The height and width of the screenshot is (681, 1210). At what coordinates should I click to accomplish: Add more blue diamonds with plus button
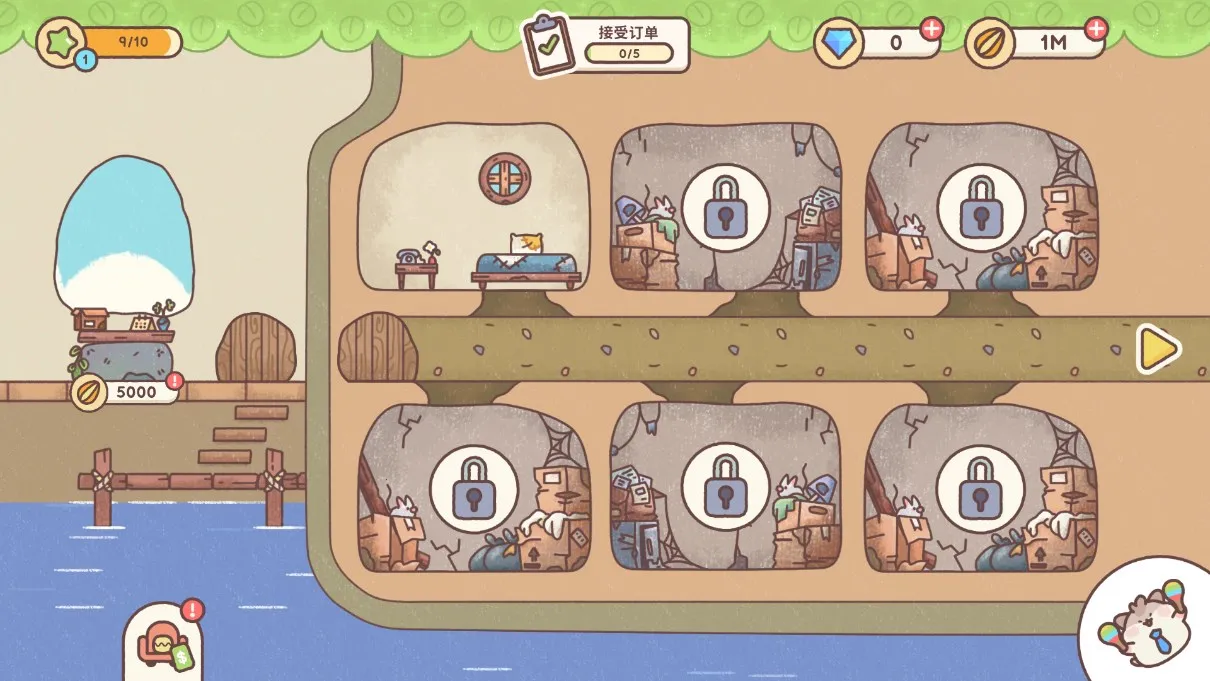tap(931, 29)
